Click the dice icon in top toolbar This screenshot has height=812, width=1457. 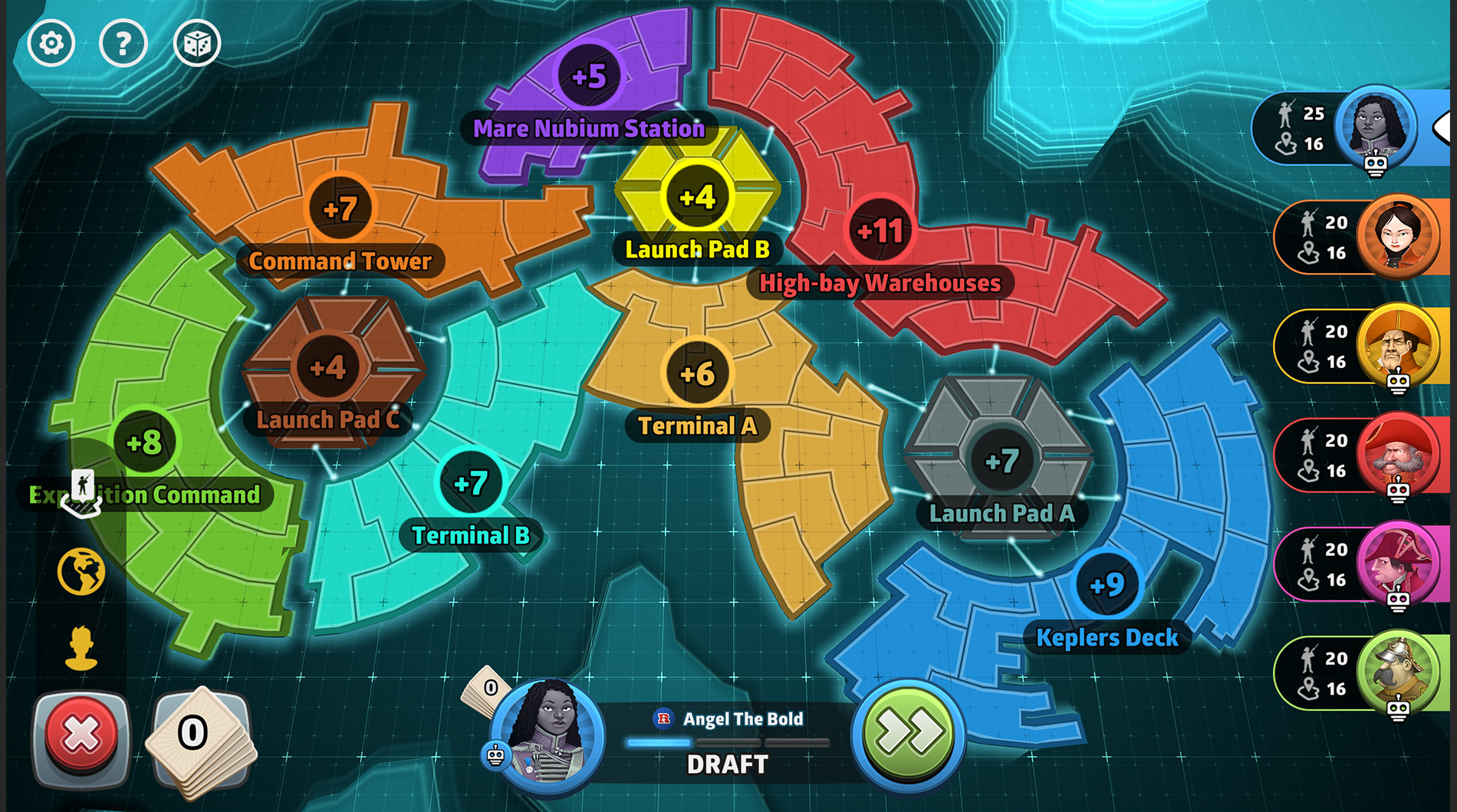tap(196, 43)
